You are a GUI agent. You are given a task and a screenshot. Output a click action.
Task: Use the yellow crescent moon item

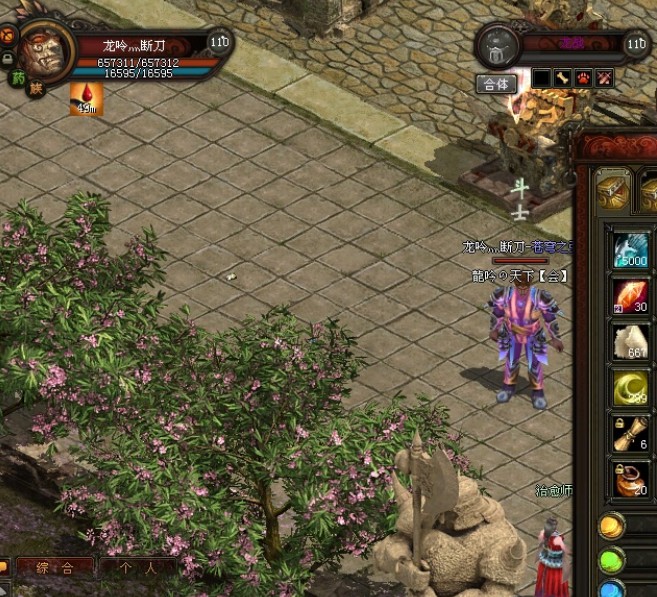[x=632, y=387]
